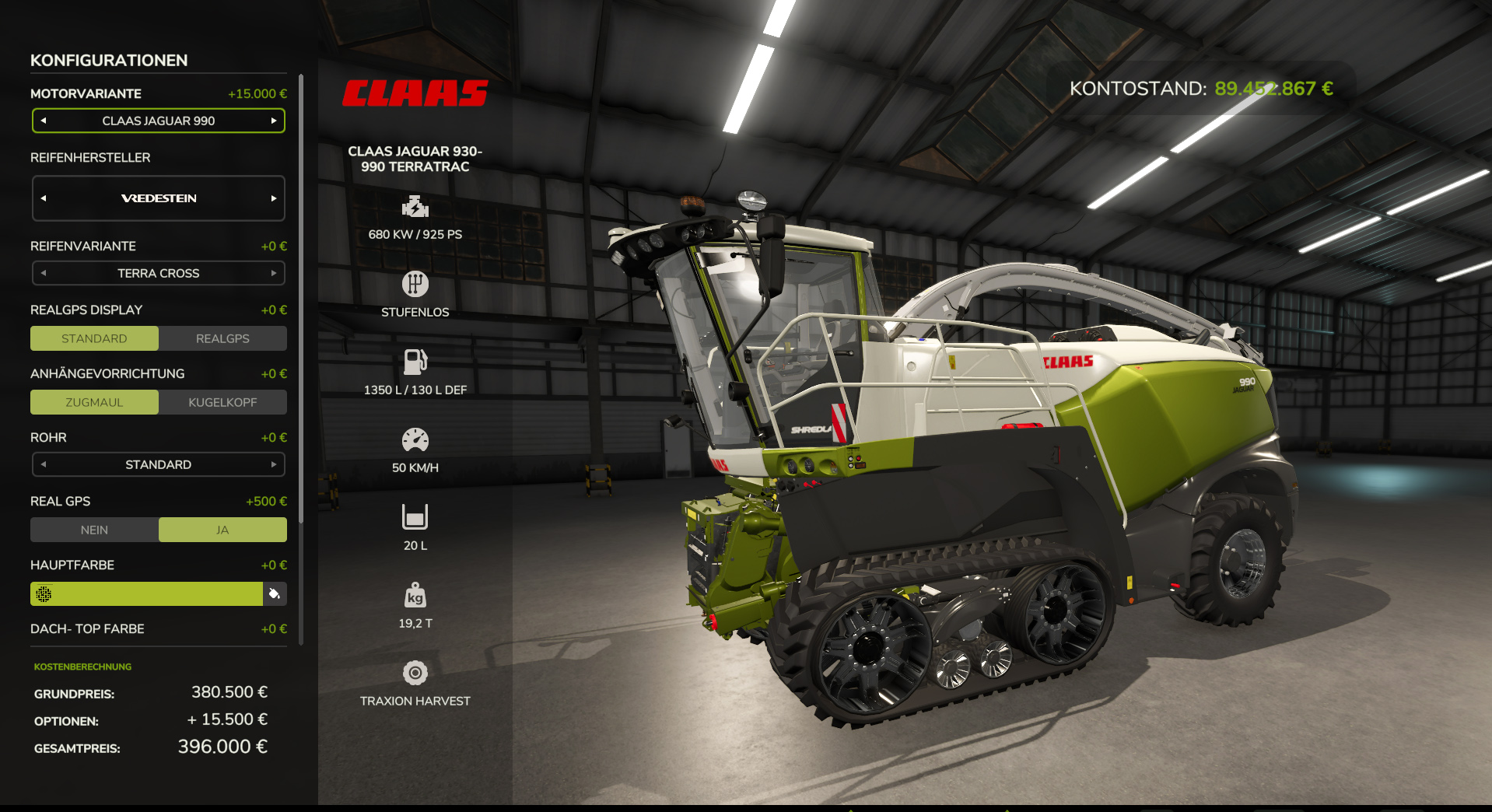Click the configuration list scrollbar
1492x812 pixels.
[x=301, y=311]
